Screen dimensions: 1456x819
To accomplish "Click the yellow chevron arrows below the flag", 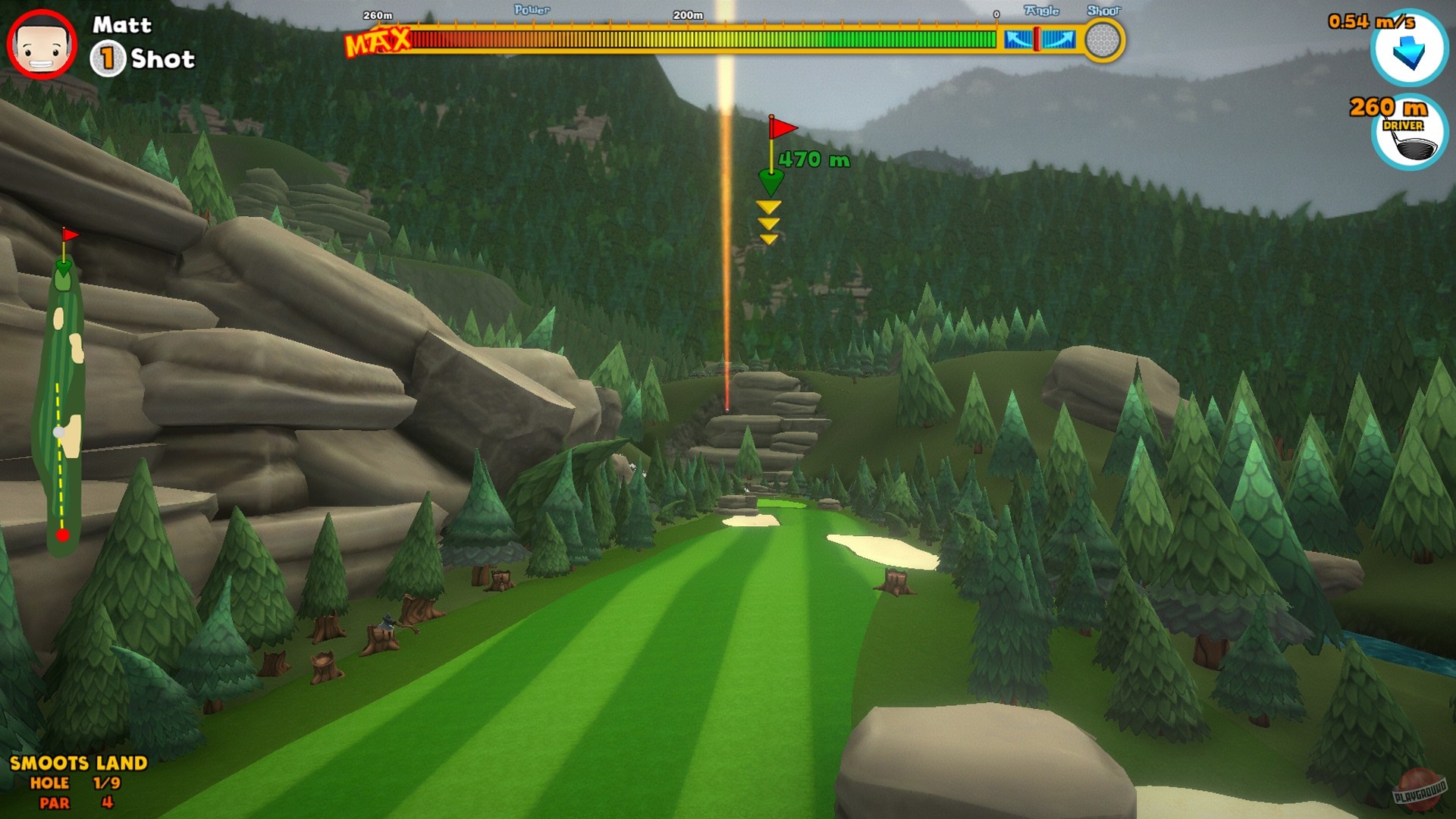I will click(x=769, y=224).
